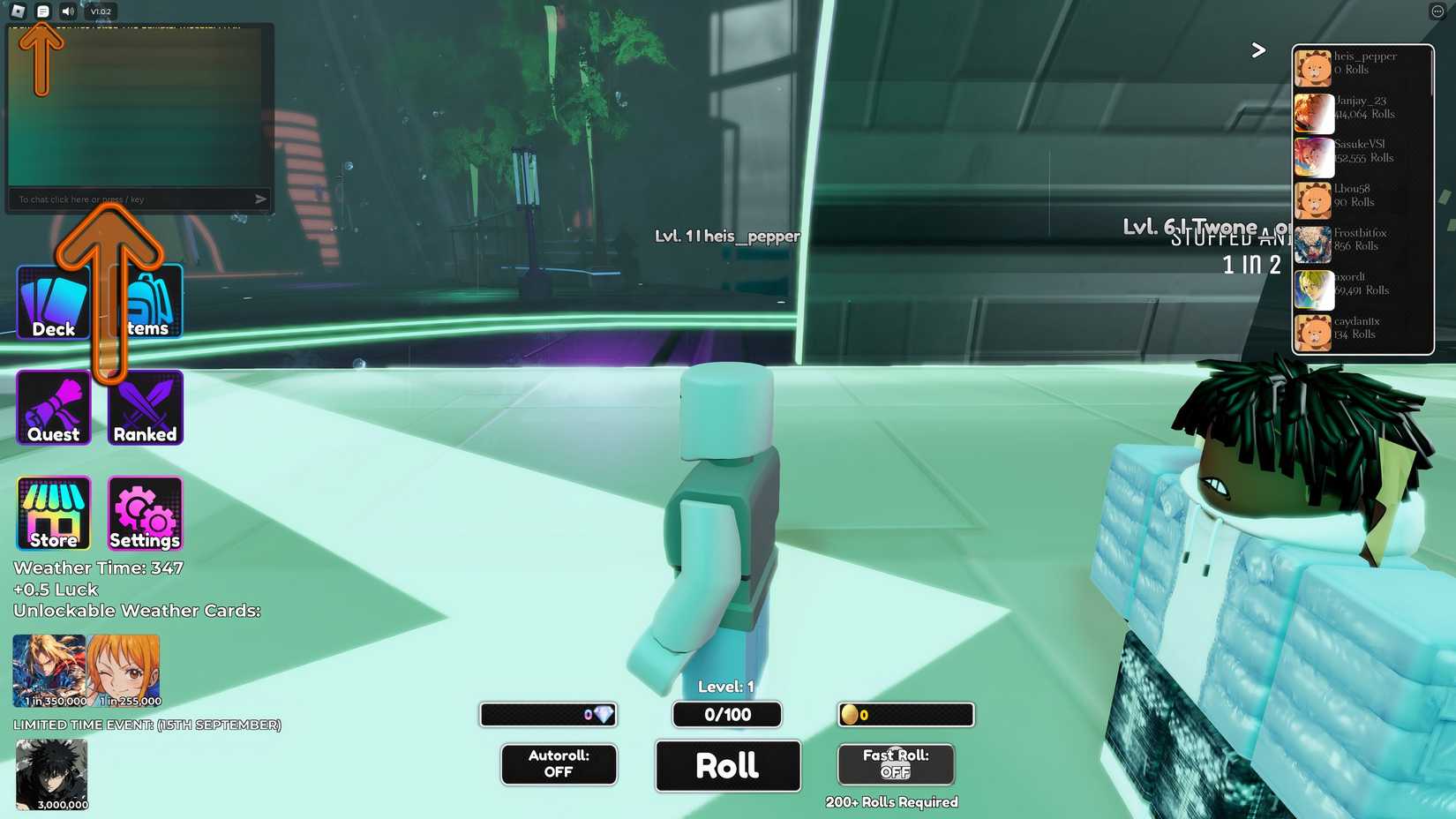Screen dimensions: 1456x819
Task: Toggle Fast Roll setting
Action: [x=895, y=764]
